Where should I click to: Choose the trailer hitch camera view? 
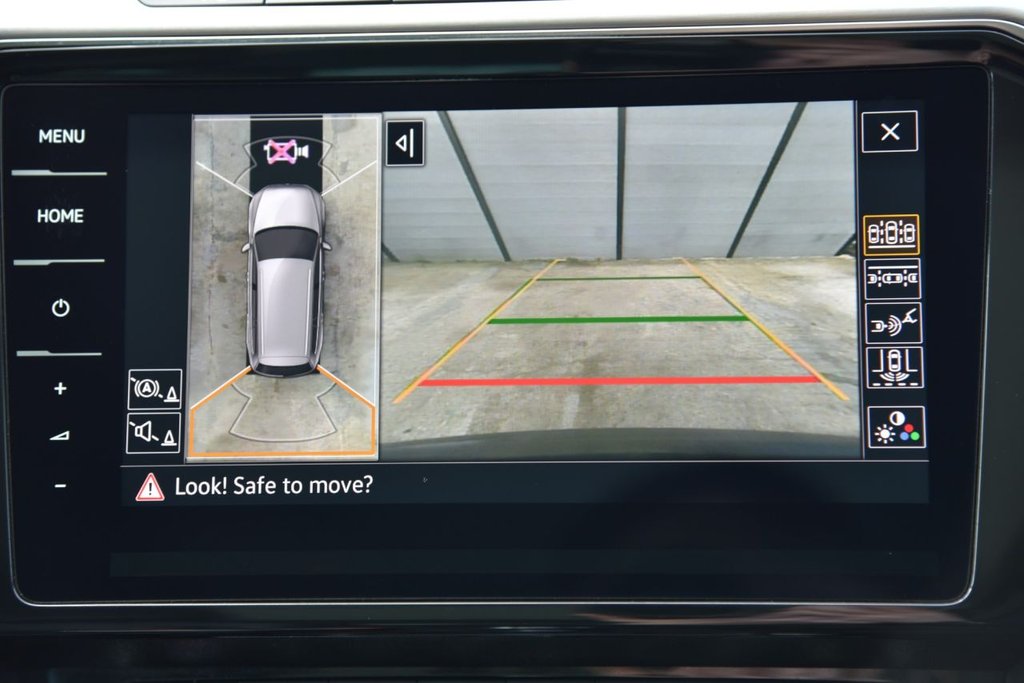pyautogui.click(x=891, y=323)
